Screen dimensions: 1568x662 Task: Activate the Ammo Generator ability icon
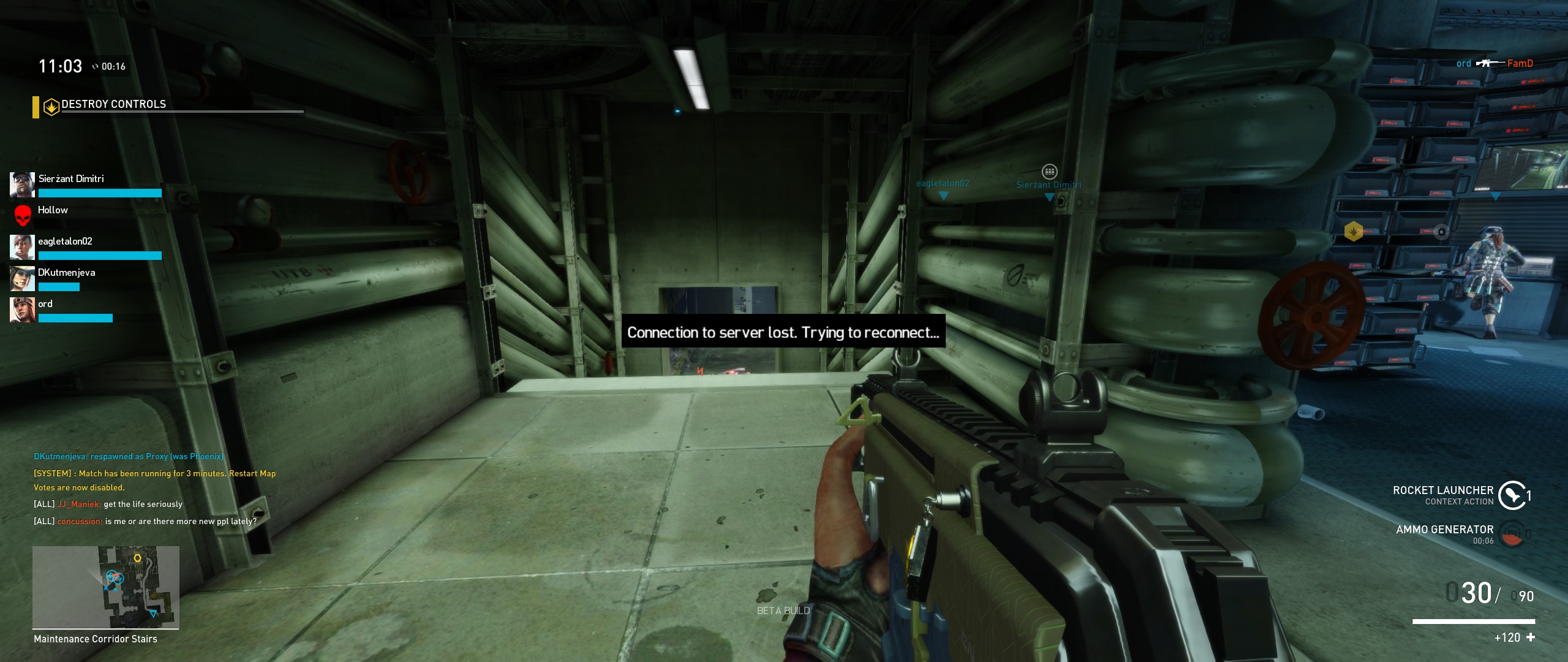click(x=1512, y=534)
